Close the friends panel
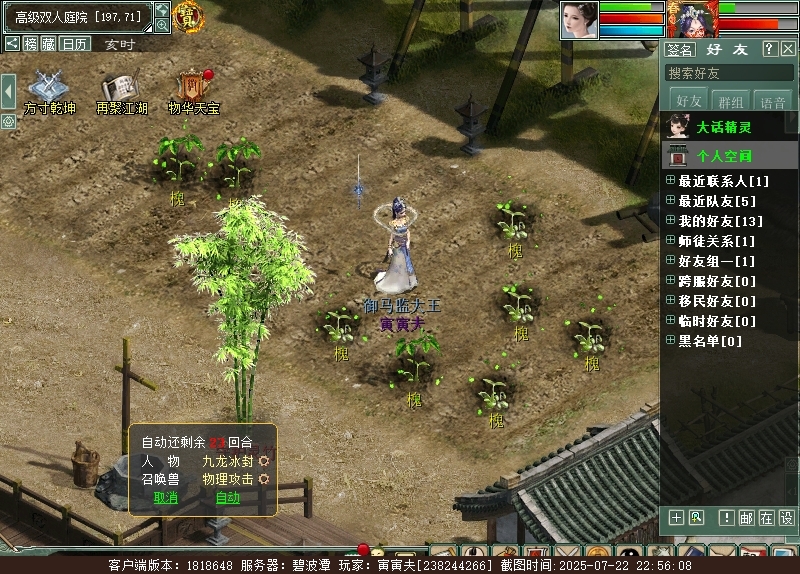This screenshot has width=800, height=574. [x=788, y=49]
